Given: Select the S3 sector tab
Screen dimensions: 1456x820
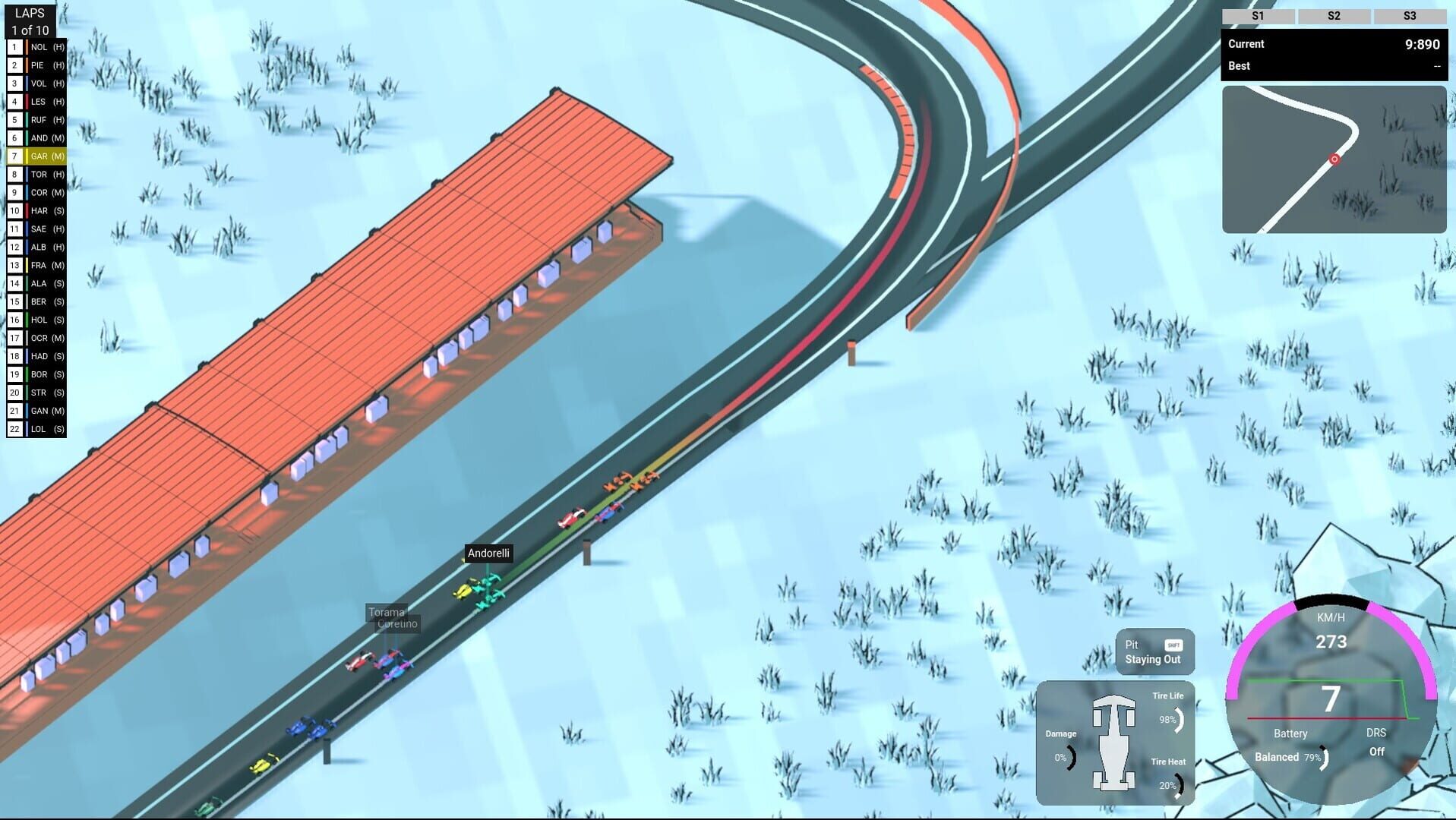Looking at the screenshot, I should click(x=1410, y=15).
